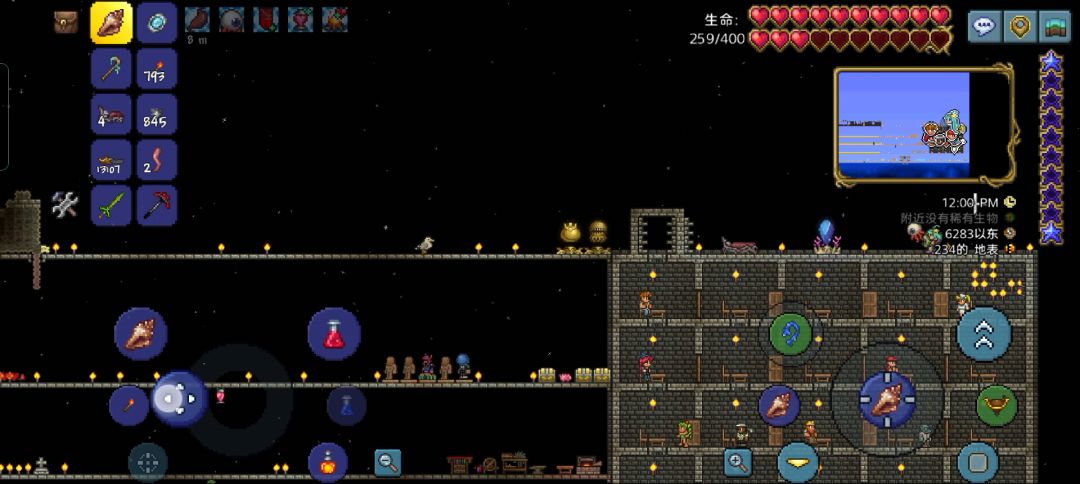Viewport: 1080px width, 484px height.
Task: Select the slot holding 13107 ammo
Action: (x=111, y=160)
